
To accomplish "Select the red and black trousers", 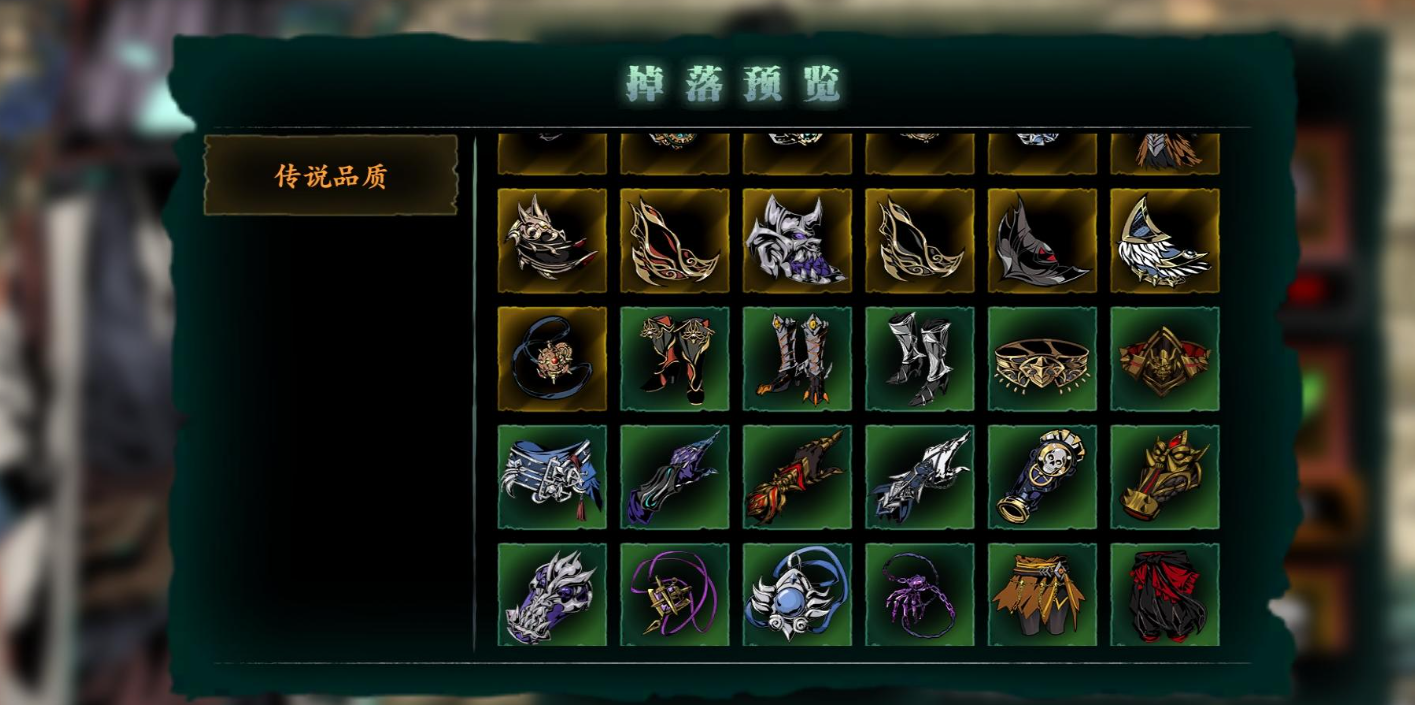I will tap(1164, 595).
